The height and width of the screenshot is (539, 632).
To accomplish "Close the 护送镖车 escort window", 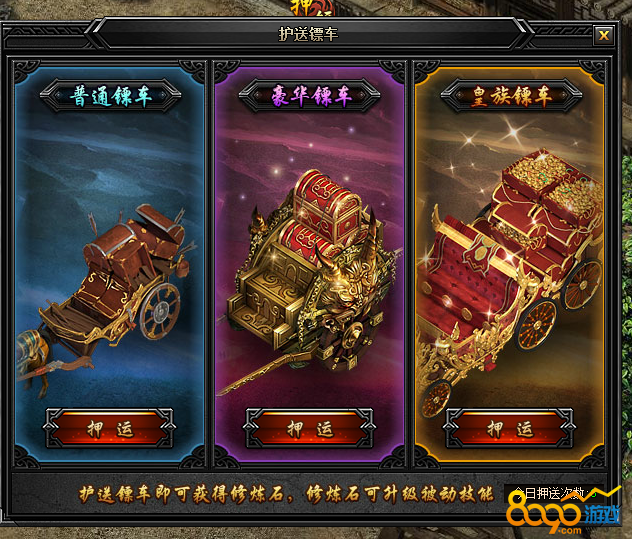I will point(603,35).
